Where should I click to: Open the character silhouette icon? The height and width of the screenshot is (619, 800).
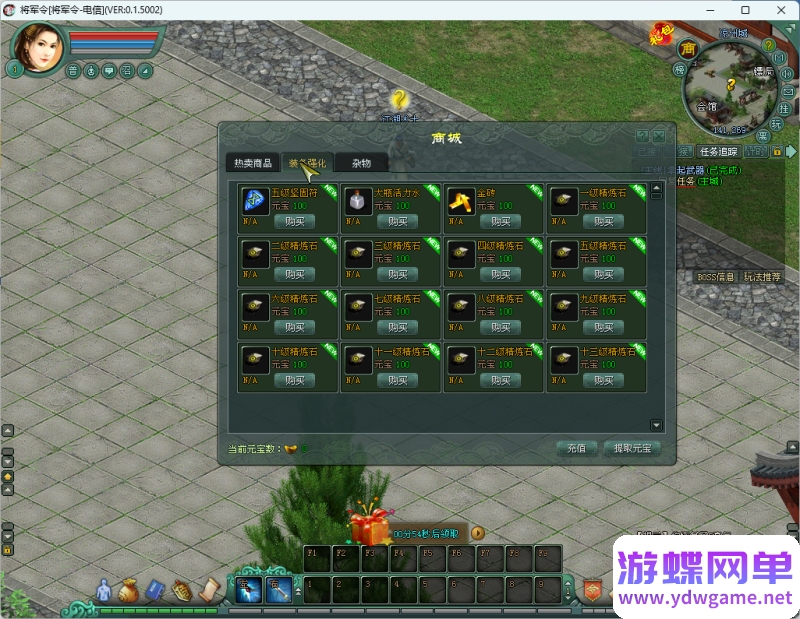103,591
